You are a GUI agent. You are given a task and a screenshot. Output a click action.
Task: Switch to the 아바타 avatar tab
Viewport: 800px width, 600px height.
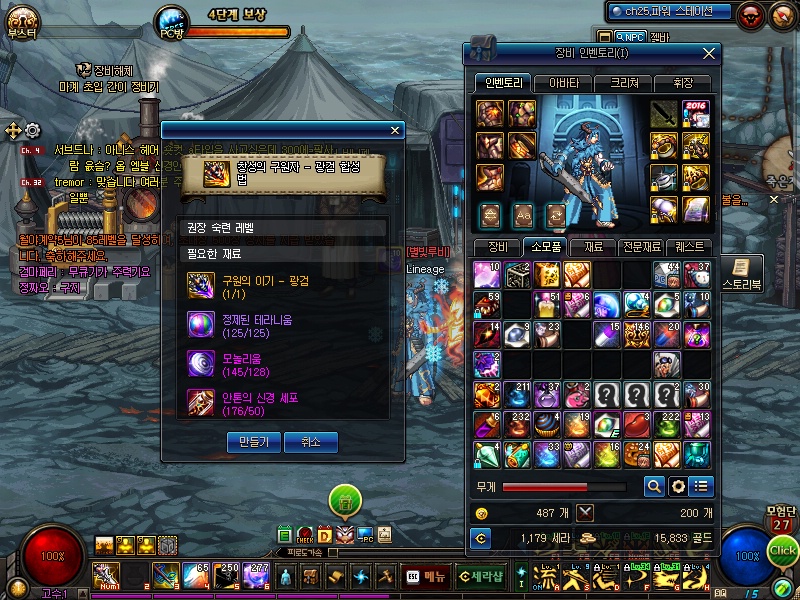pos(563,83)
